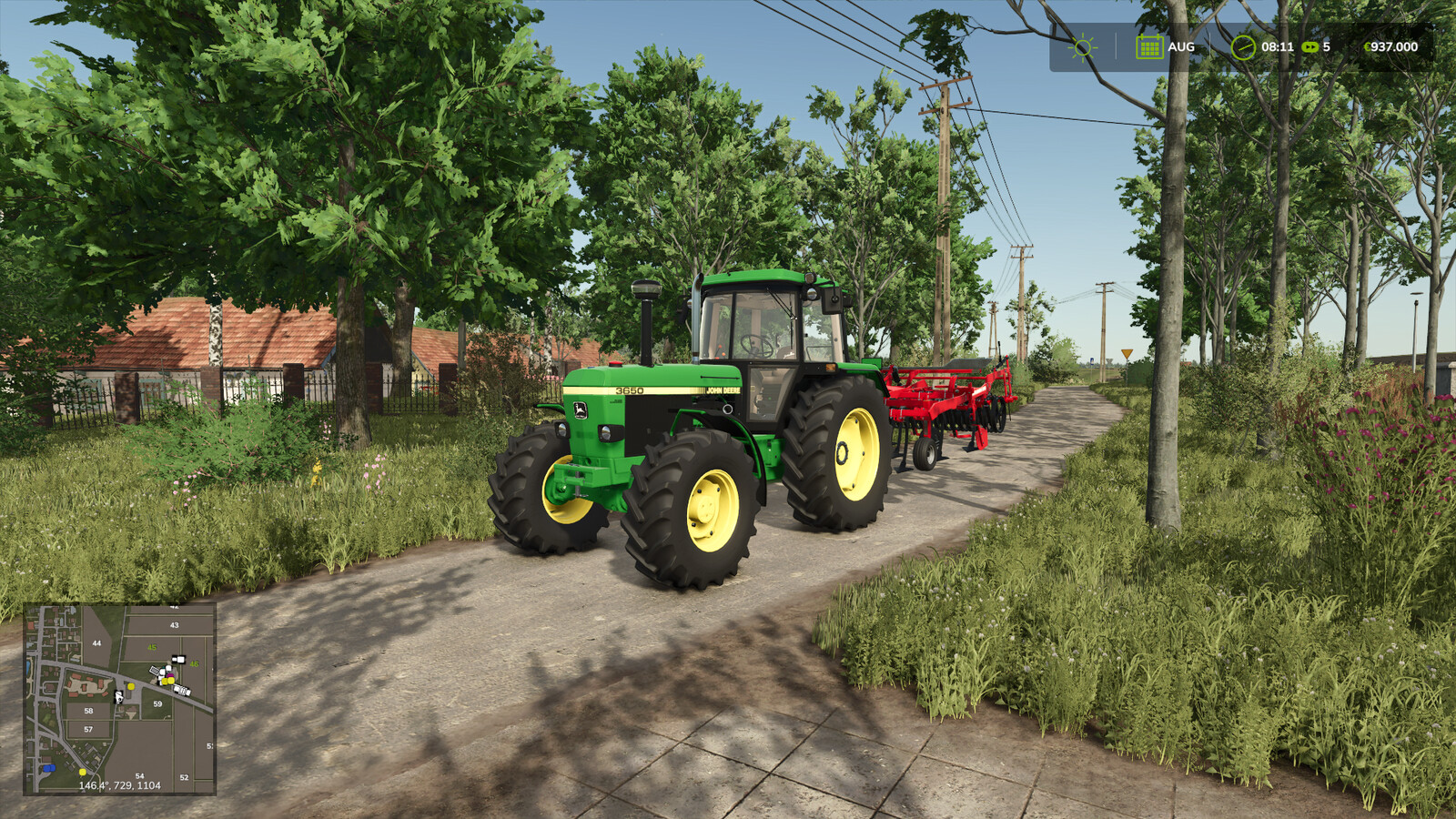
Task: Select field 44 on the minimap
Action: [x=96, y=643]
